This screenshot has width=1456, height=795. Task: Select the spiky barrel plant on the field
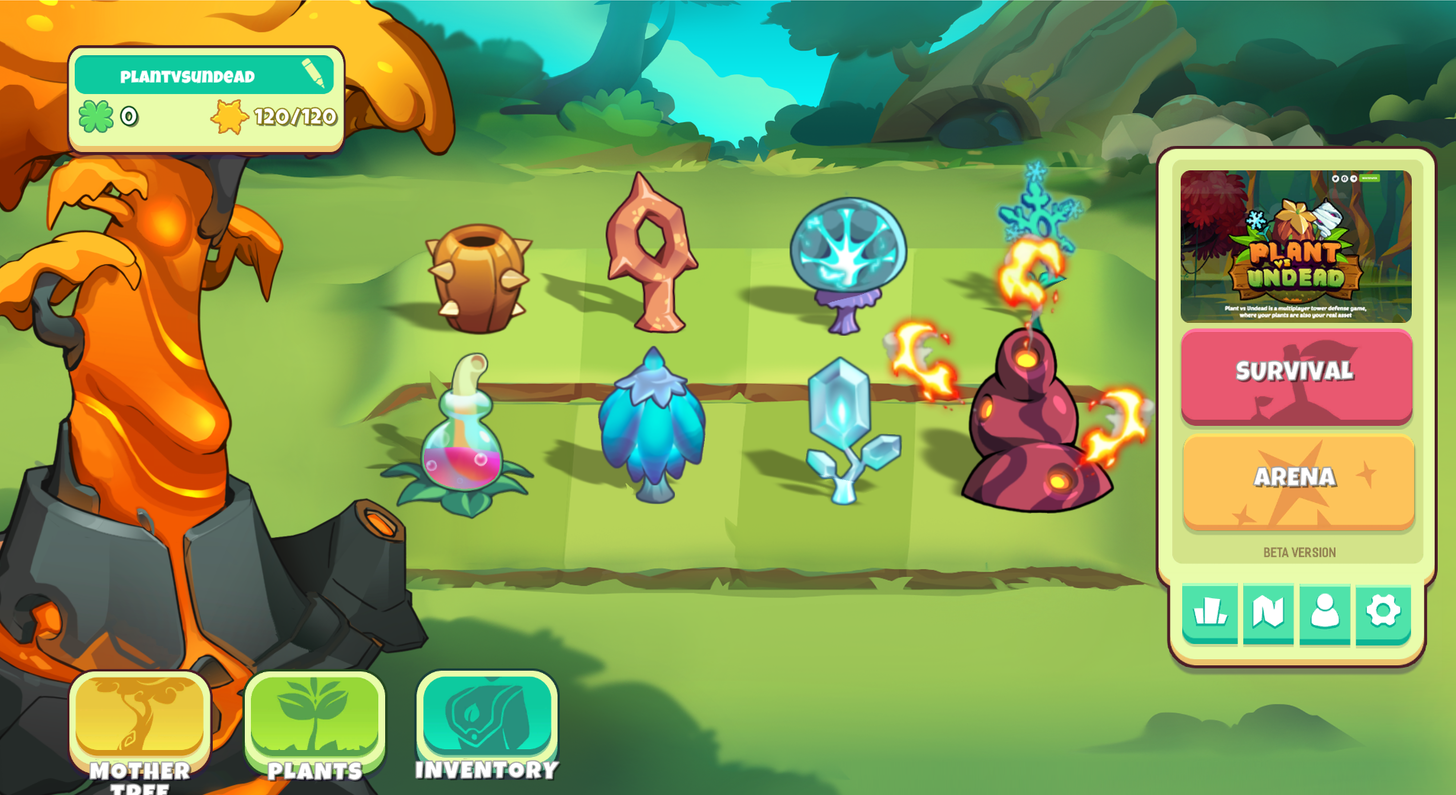click(x=476, y=278)
